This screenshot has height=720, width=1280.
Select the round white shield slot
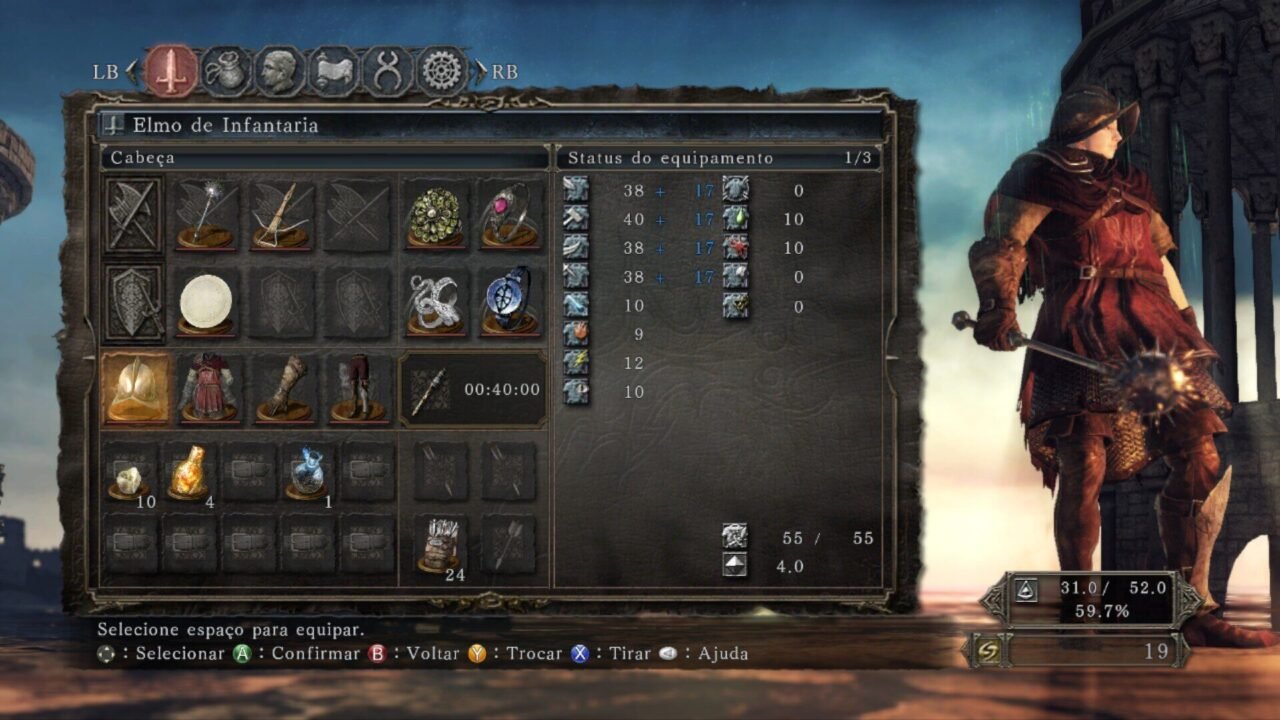click(x=205, y=301)
